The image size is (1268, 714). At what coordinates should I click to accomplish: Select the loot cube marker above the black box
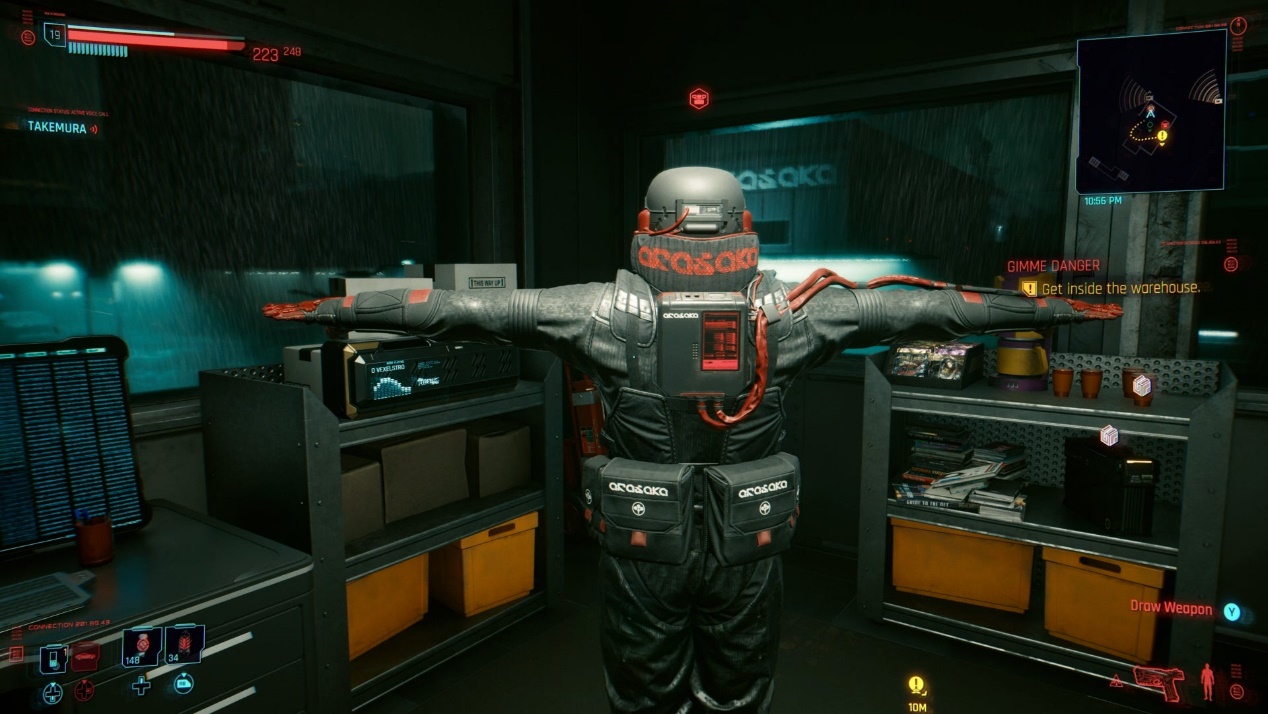coord(1108,435)
